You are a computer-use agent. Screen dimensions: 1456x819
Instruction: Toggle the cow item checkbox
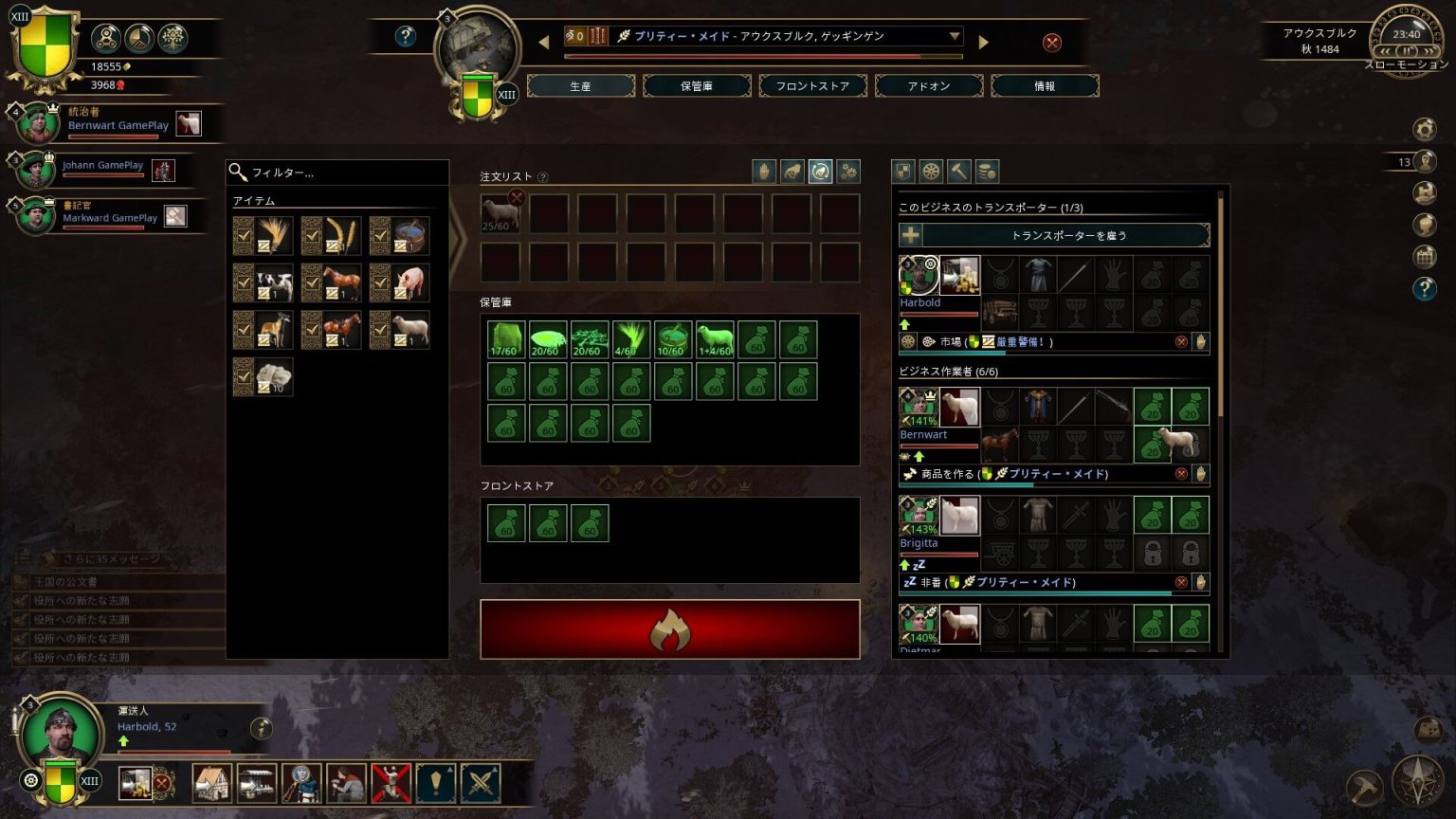click(x=244, y=282)
